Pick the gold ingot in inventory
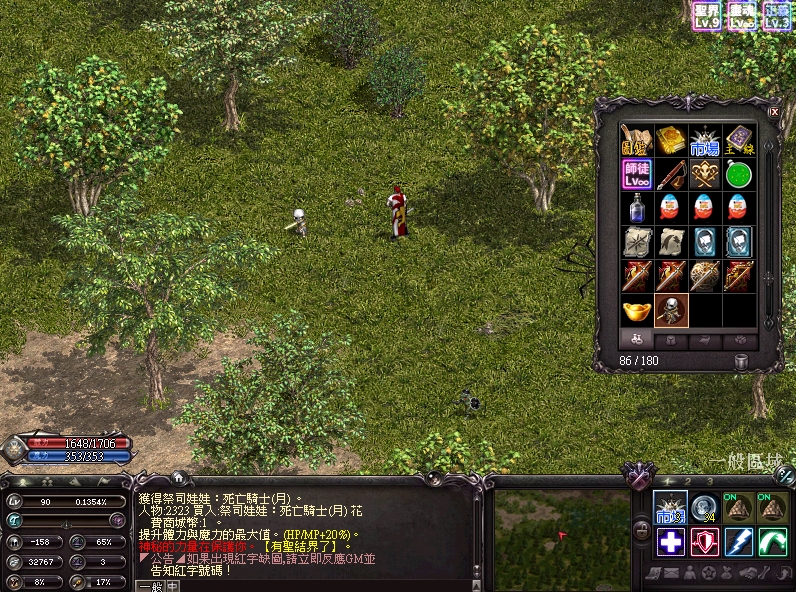This screenshot has height=592, width=796. (637, 310)
